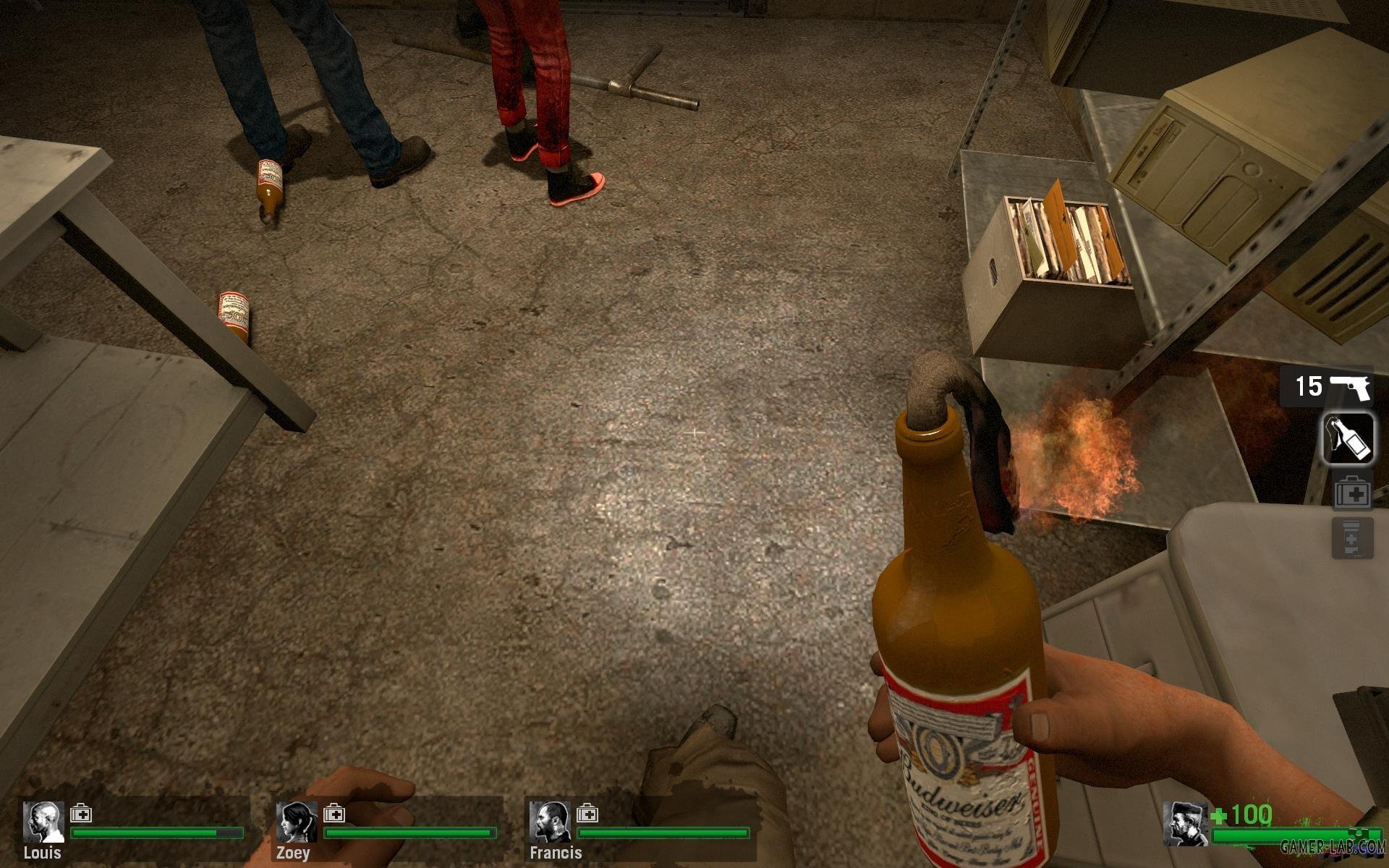Click your own survivor portrait
Image resolution: width=1389 pixels, height=868 pixels.
pyautogui.click(x=1185, y=824)
